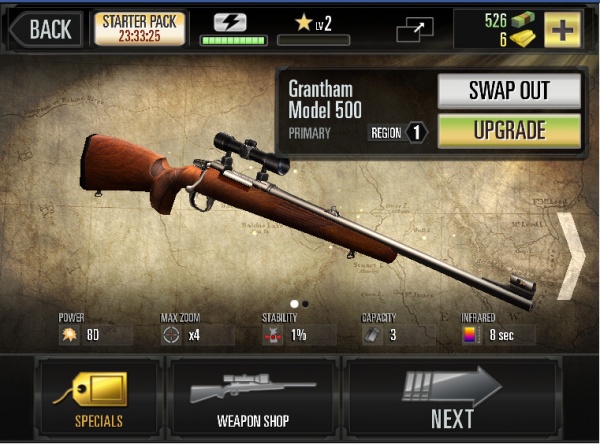Upgrade the Grantham Model 500 rifle
Image resolution: width=600 pixels, height=444 pixels.
pos(509,131)
